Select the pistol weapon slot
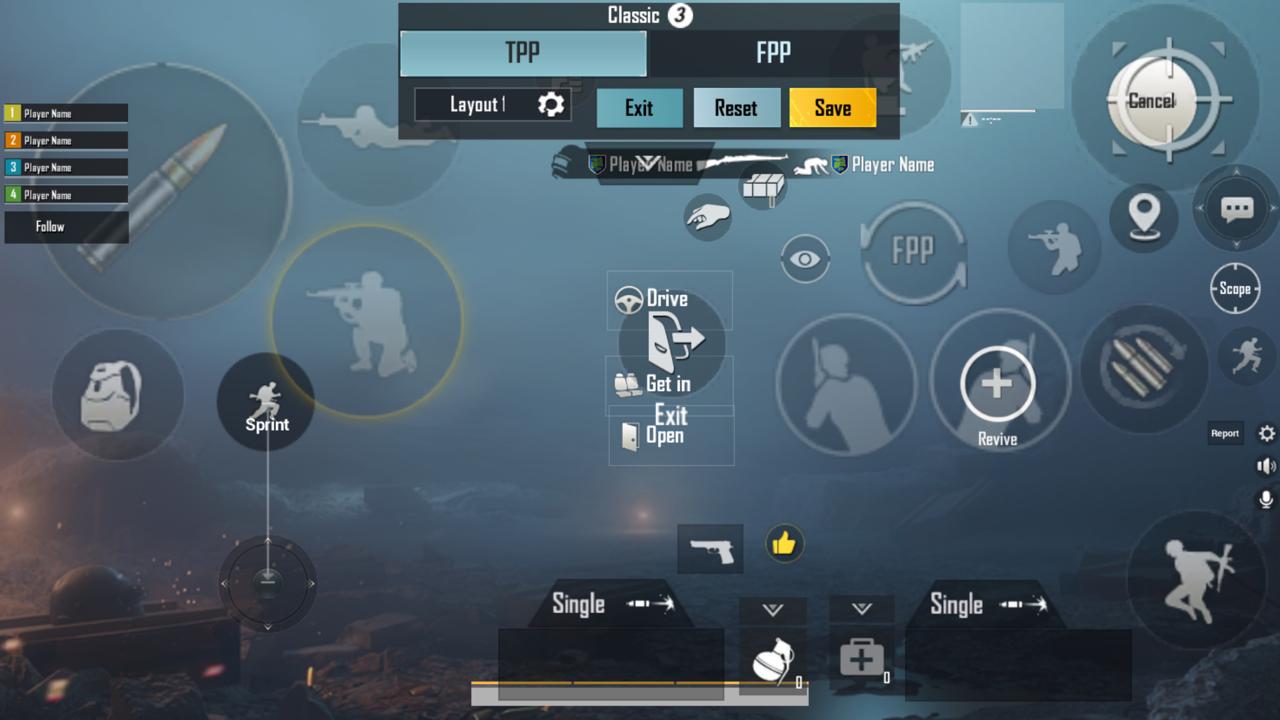1280x720 pixels. pos(710,549)
